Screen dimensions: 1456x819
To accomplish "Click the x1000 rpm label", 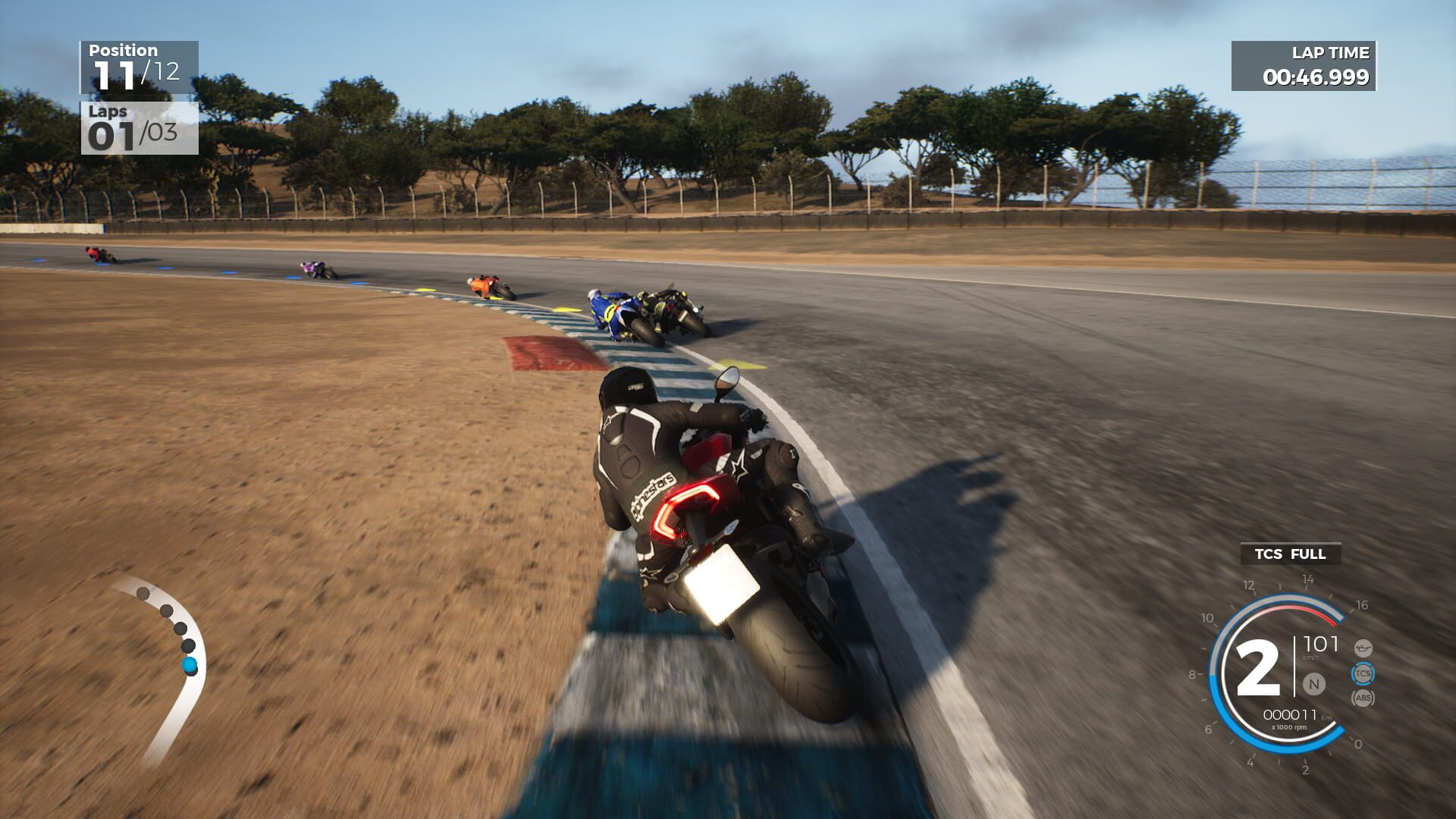I will click(1289, 726).
